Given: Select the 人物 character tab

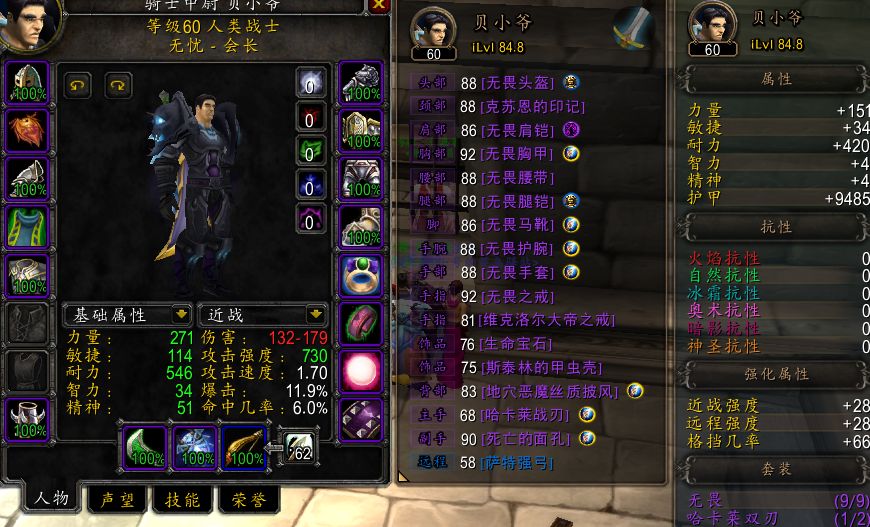Looking at the screenshot, I should point(50,498).
